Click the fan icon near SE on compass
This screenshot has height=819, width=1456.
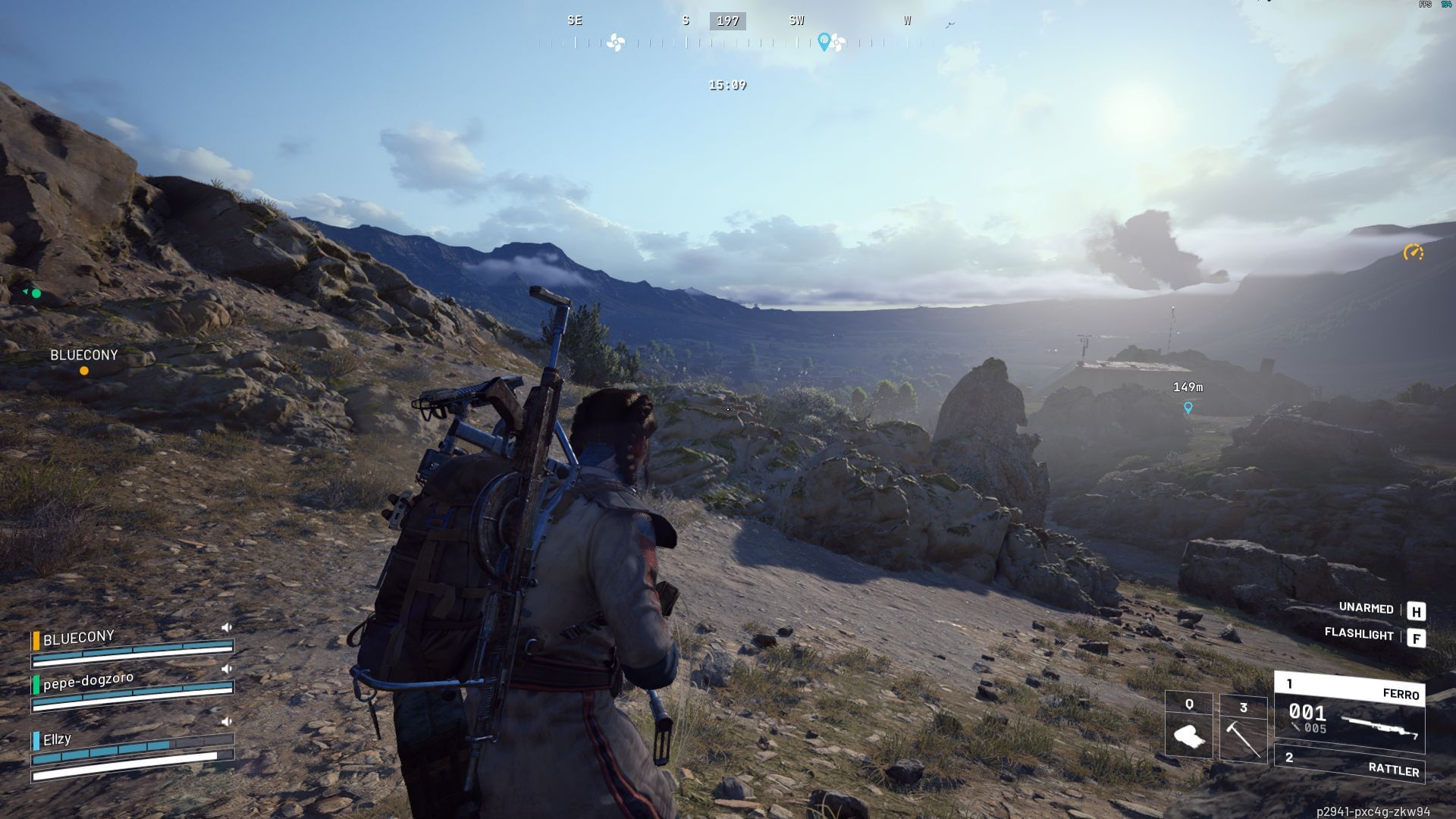(616, 42)
